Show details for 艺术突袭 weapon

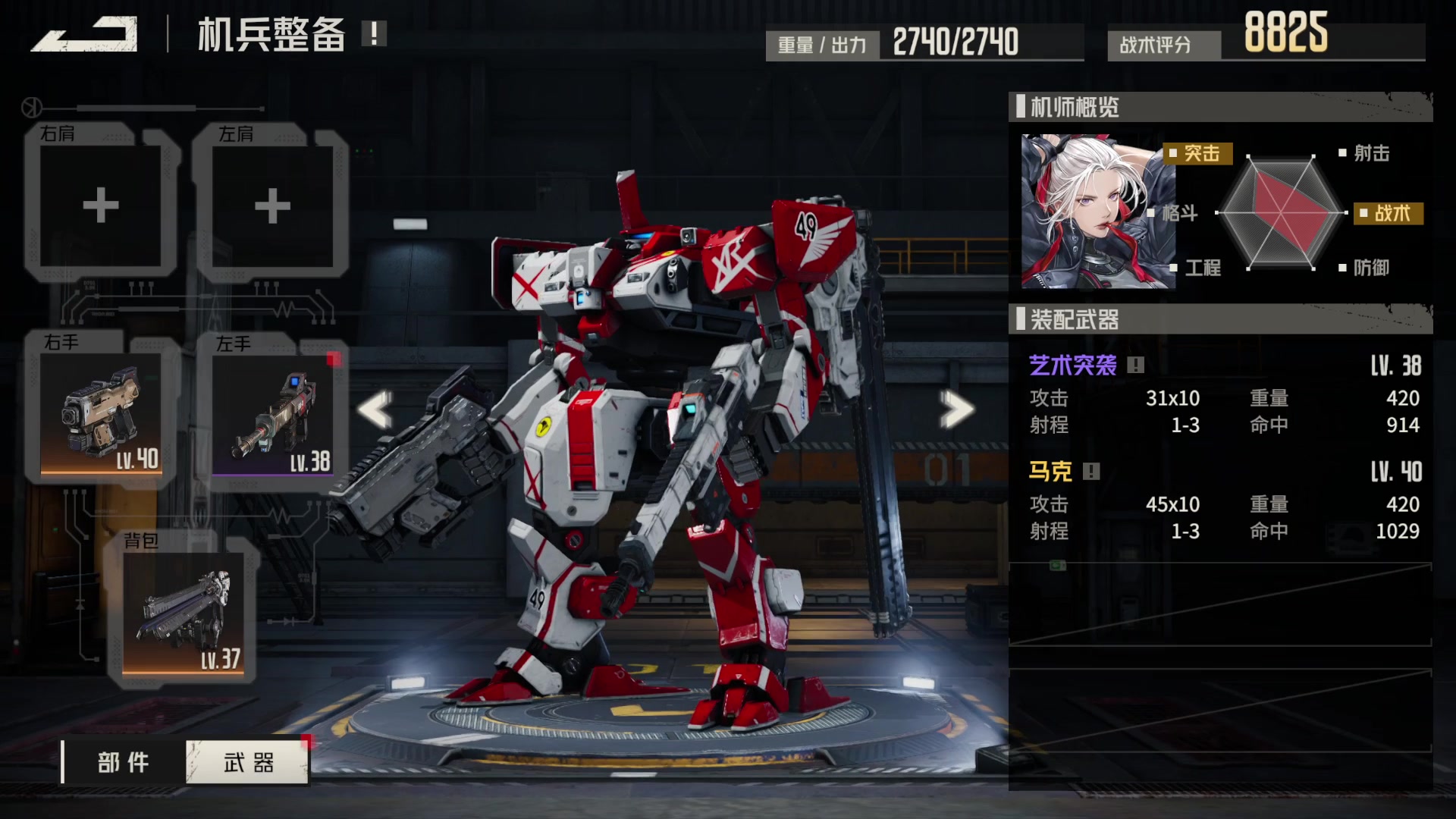tap(1135, 366)
